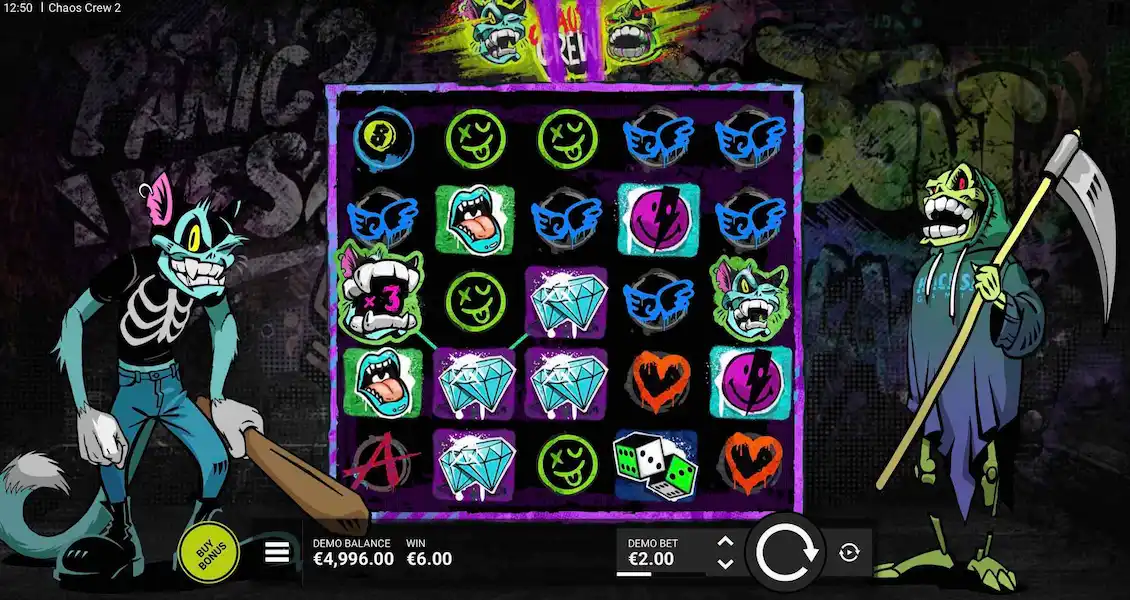
Task: Increase the demo bet with the up arrow
Action: tap(726, 541)
